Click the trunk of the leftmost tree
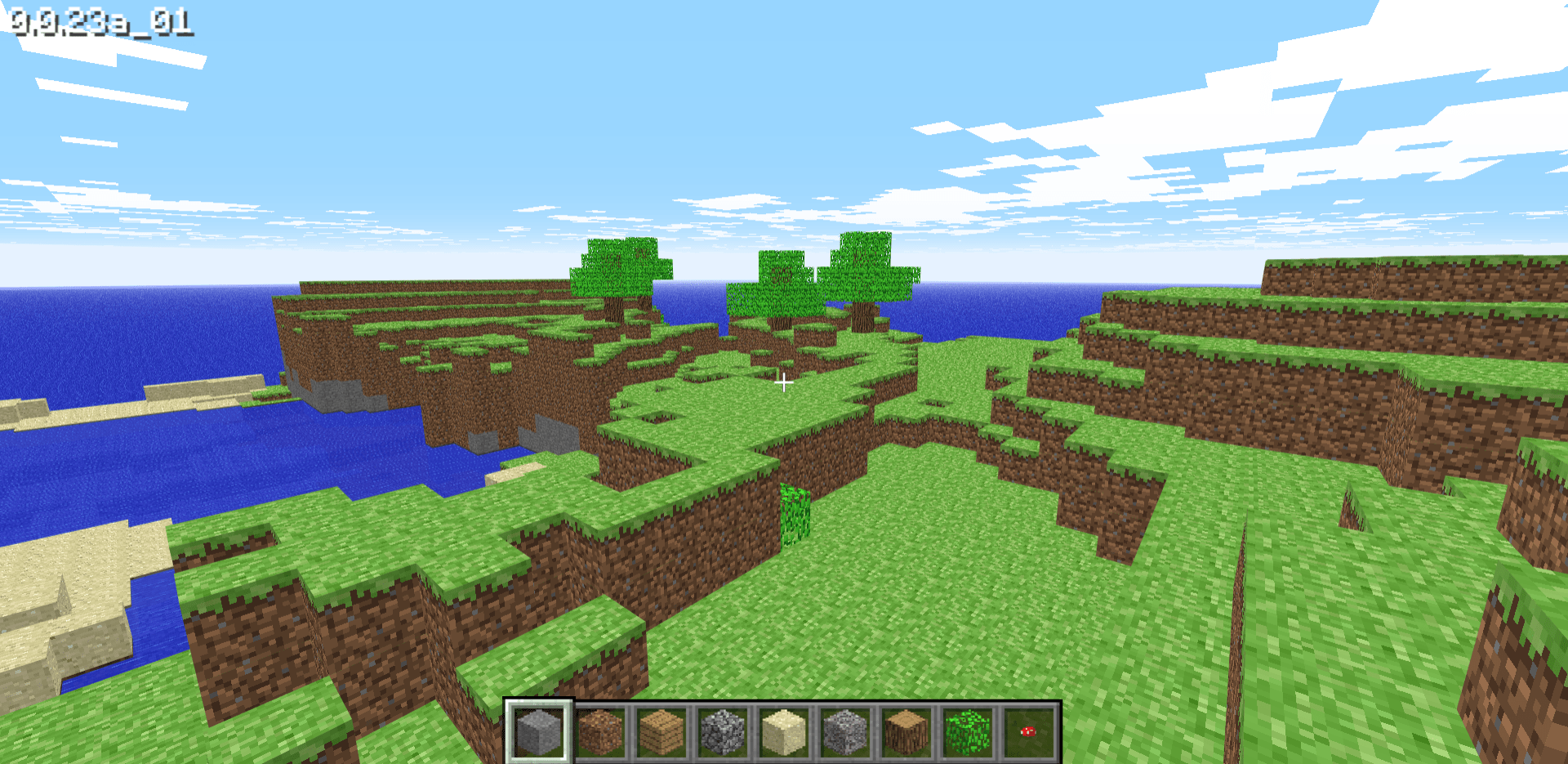 [x=614, y=309]
